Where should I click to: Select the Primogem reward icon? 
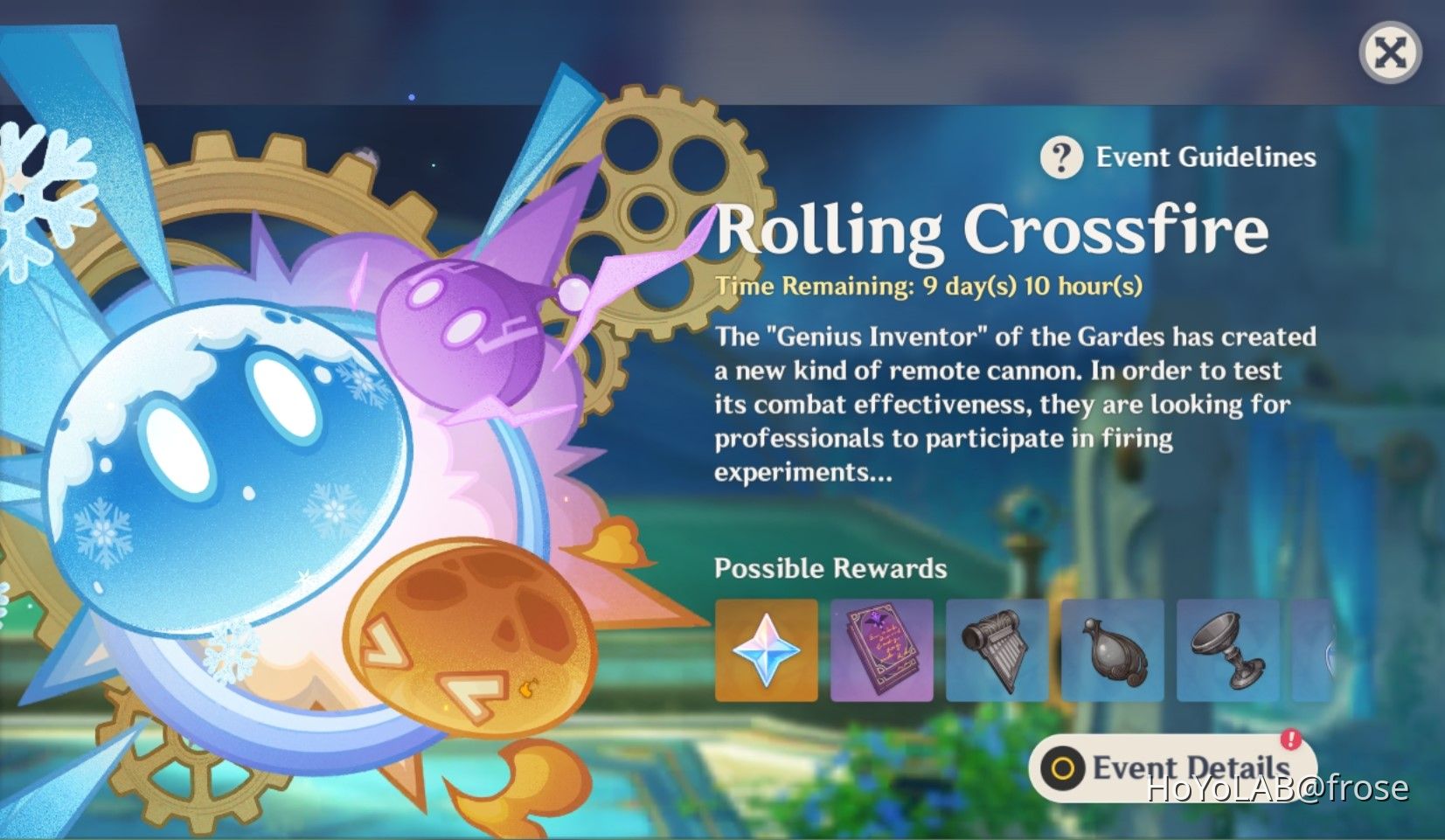point(765,649)
